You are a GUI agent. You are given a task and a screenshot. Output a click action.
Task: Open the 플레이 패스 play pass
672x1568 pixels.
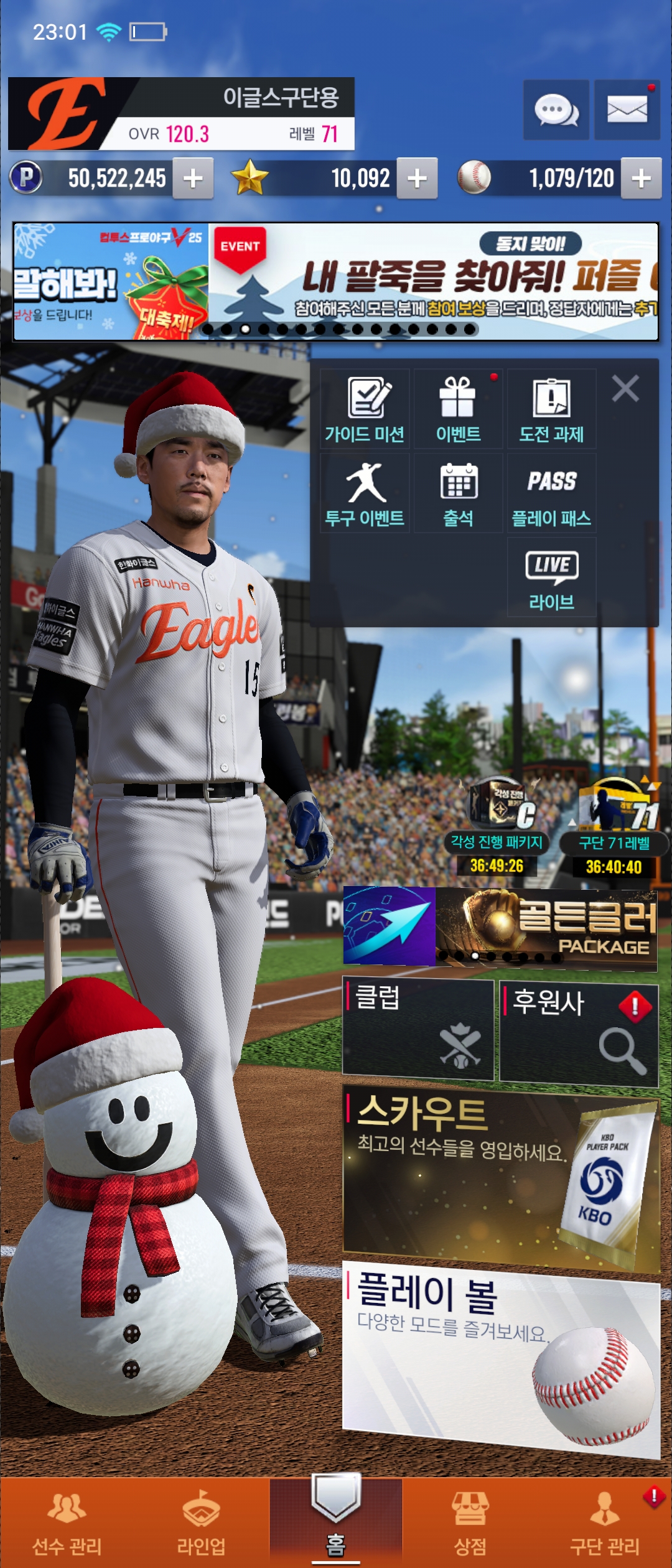click(551, 493)
